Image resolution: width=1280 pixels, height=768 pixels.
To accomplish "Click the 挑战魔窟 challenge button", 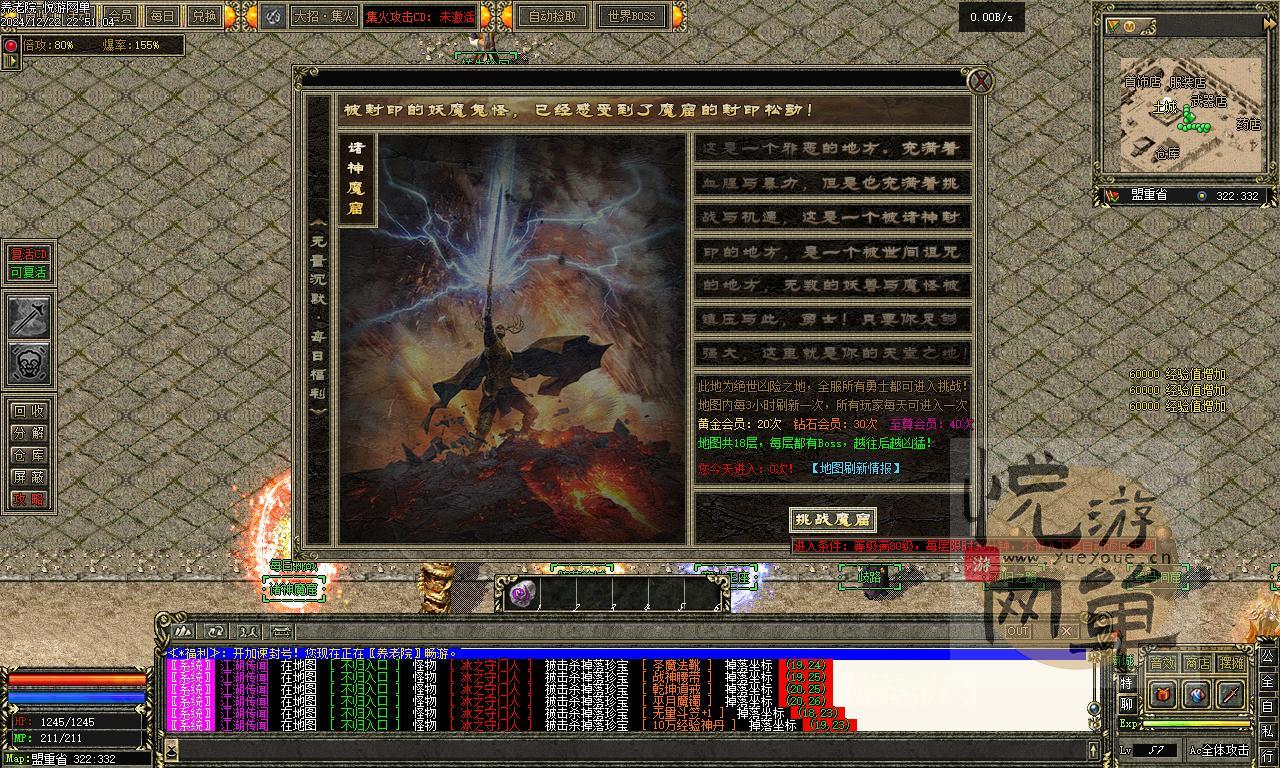I will [x=832, y=519].
